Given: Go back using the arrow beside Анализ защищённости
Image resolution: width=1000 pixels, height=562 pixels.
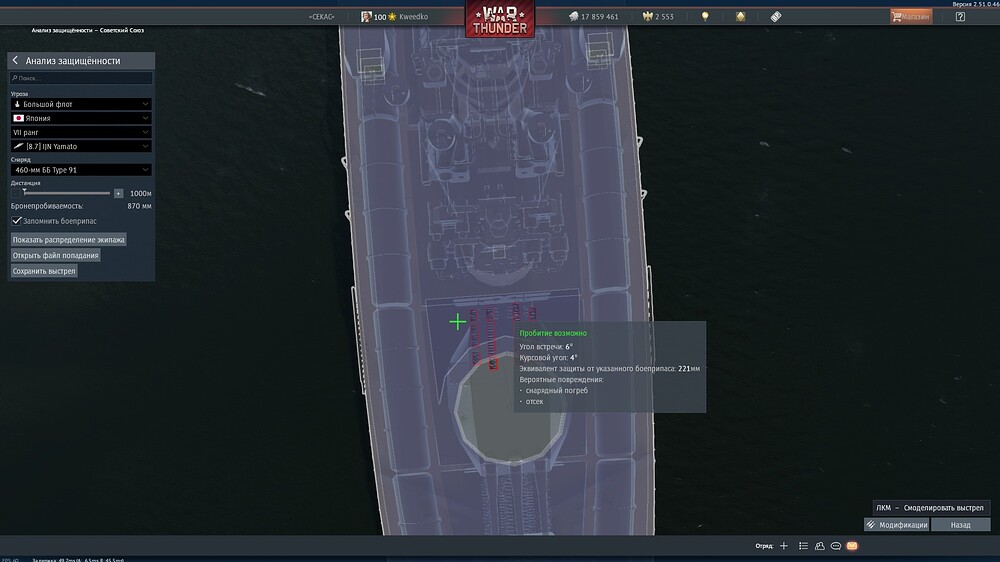Looking at the screenshot, I should coord(16,61).
